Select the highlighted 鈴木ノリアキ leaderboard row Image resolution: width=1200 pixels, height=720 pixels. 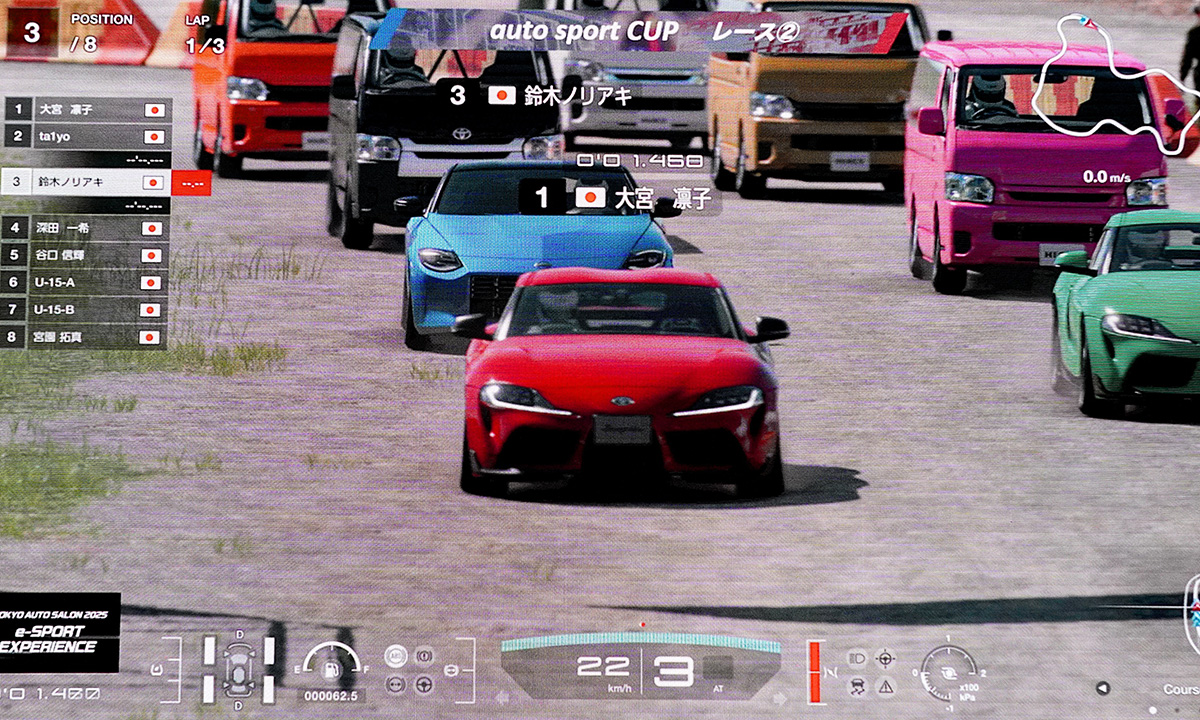pyautogui.click(x=88, y=183)
